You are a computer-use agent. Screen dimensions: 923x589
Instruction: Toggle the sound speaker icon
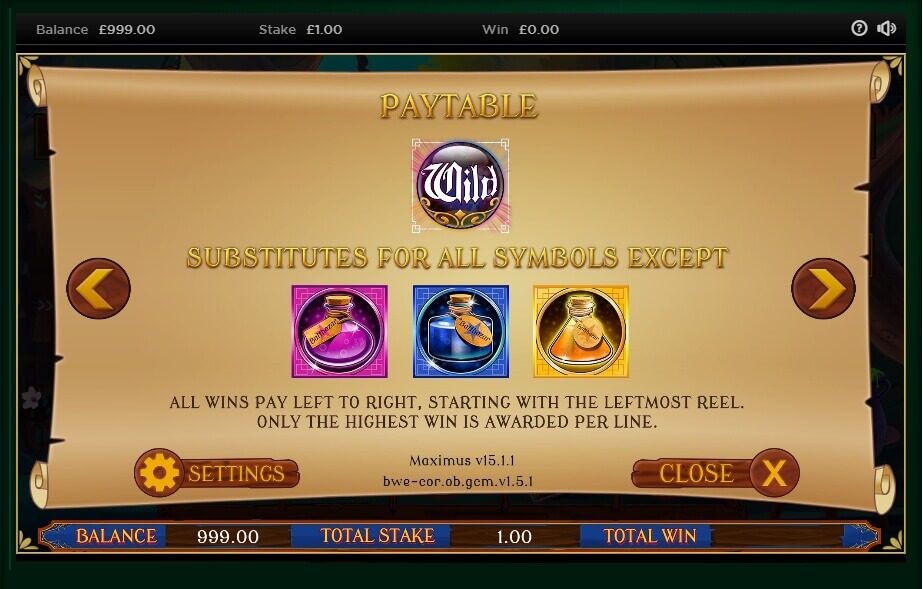click(886, 28)
